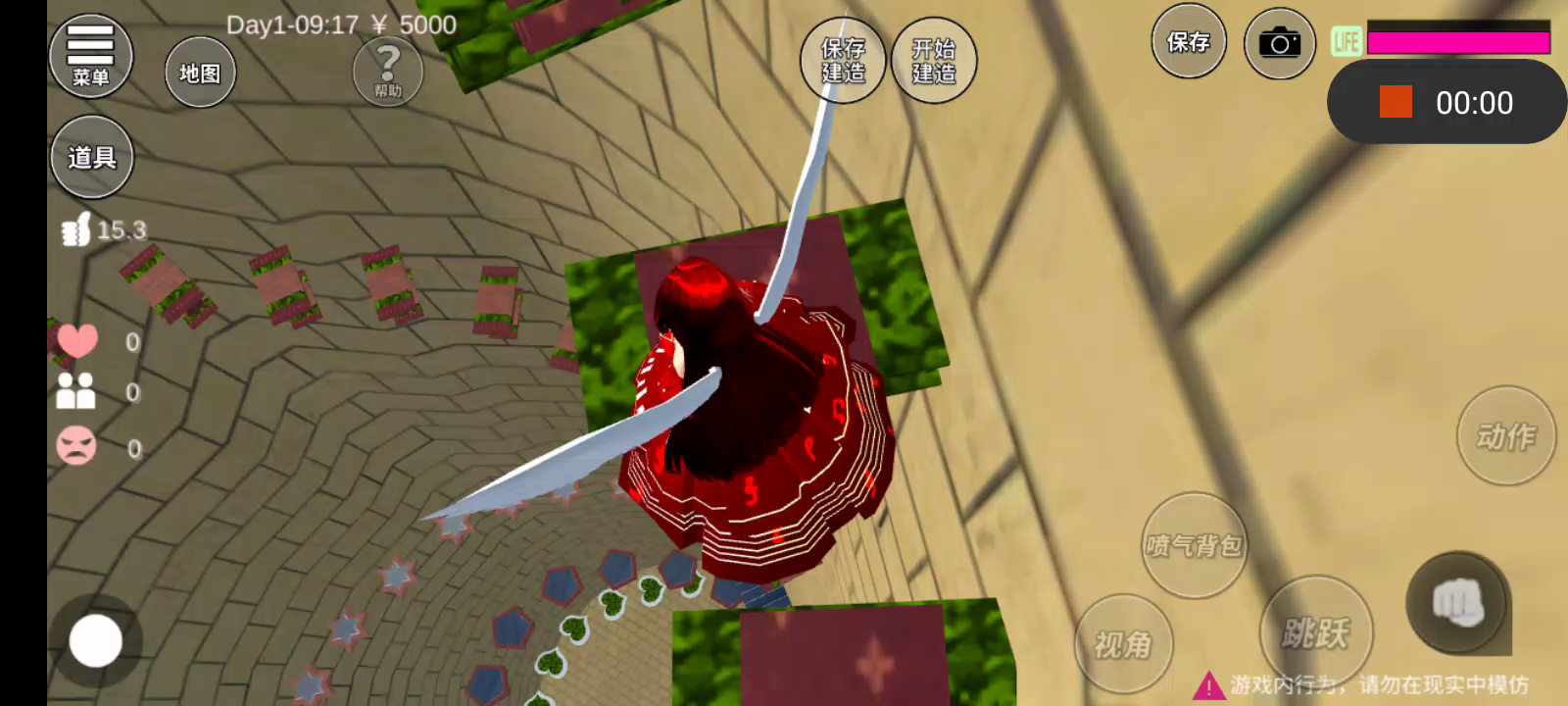Tap the white virtual joystick knob
The image size is (1568, 706).
pos(96,641)
